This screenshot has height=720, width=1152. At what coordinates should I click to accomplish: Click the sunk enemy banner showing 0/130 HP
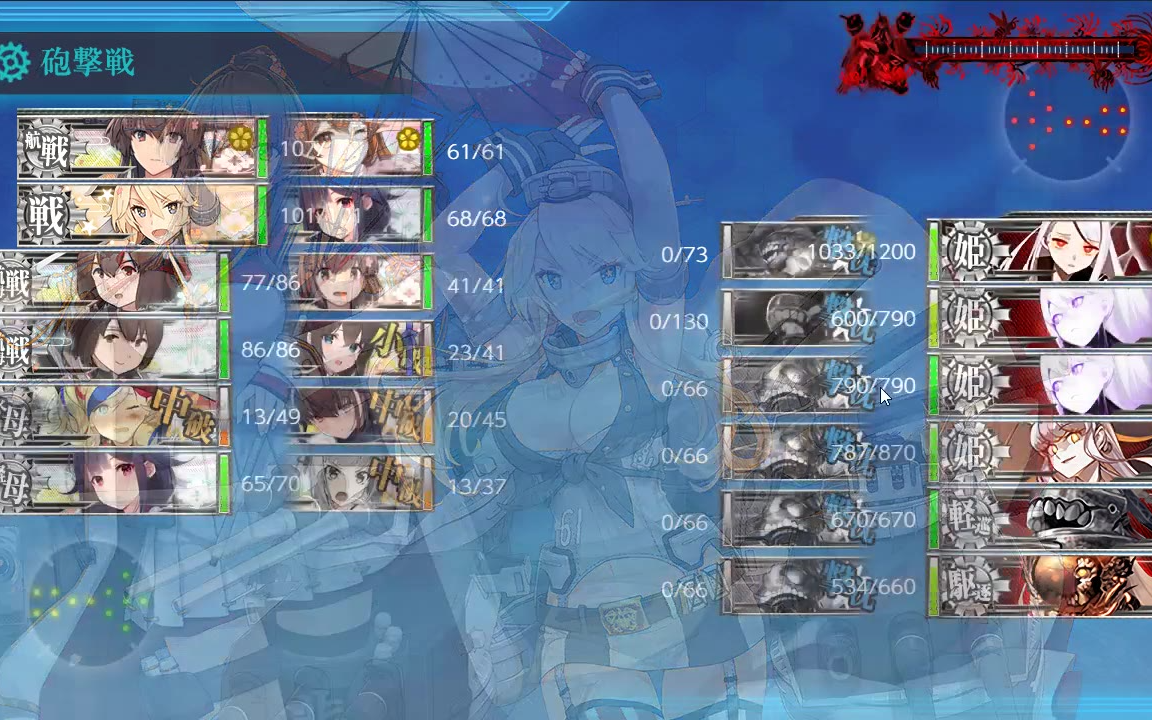pyautogui.click(x=795, y=318)
